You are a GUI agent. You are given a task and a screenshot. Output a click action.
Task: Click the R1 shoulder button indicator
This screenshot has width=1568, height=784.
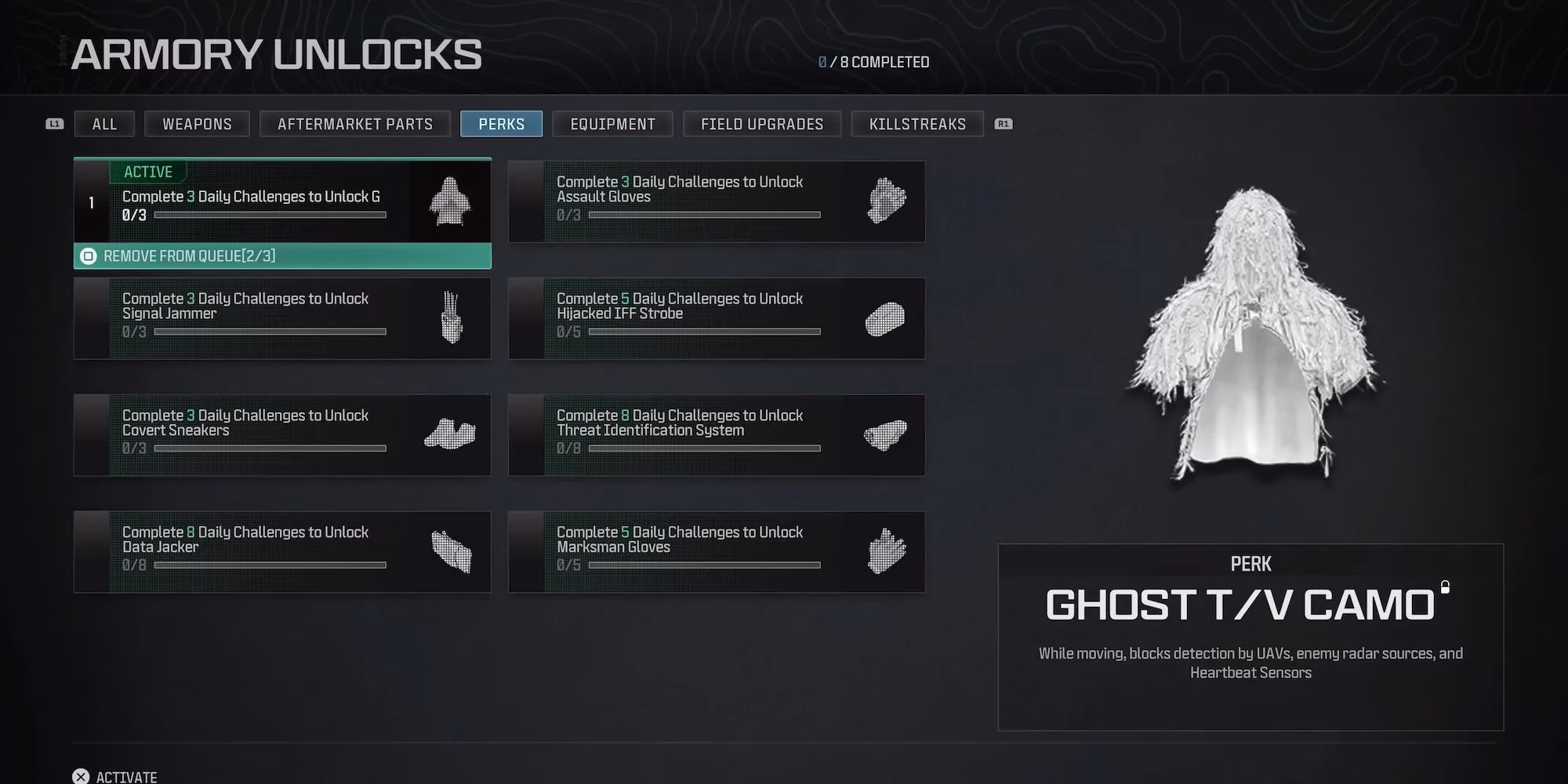[1004, 123]
